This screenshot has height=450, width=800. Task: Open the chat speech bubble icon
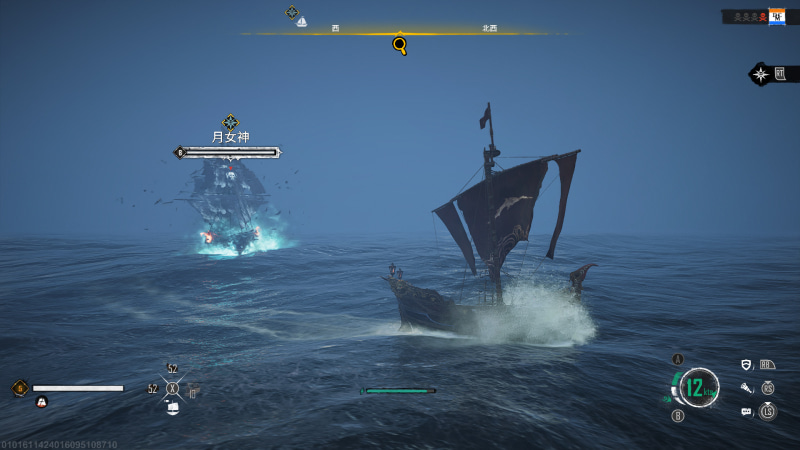(x=746, y=411)
